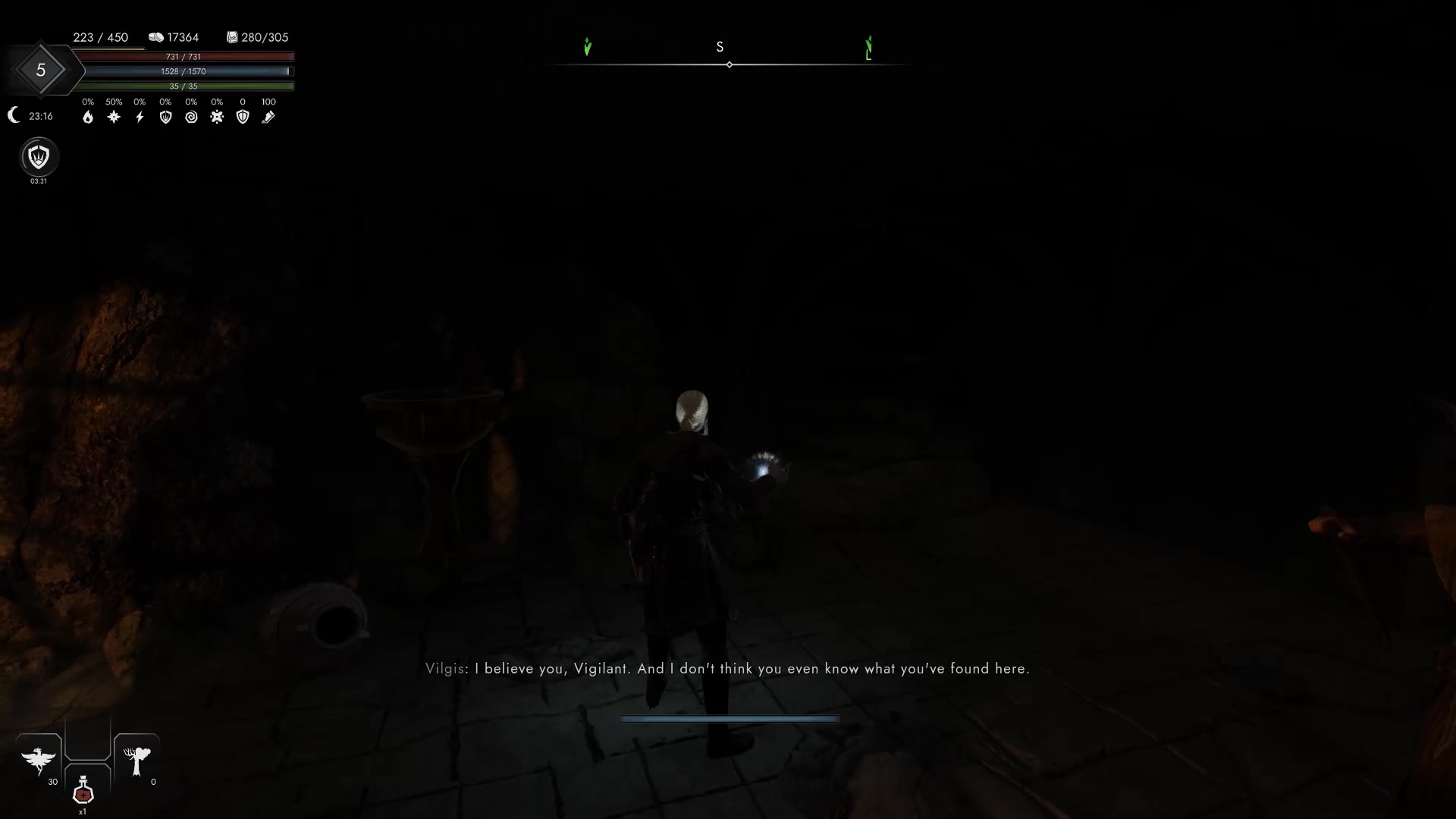Click the boot movement stat icon

pos(268,117)
